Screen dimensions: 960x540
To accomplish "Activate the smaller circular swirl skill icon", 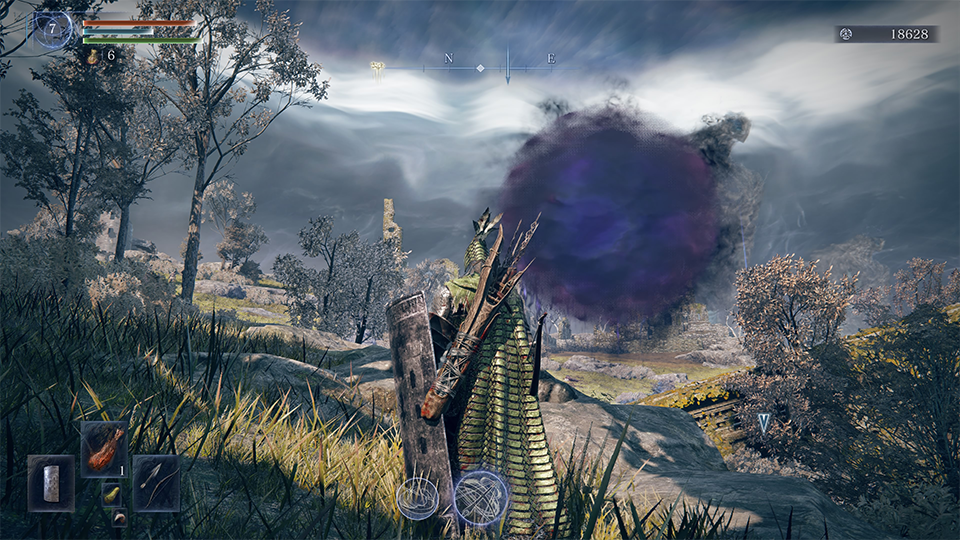I will [x=416, y=497].
